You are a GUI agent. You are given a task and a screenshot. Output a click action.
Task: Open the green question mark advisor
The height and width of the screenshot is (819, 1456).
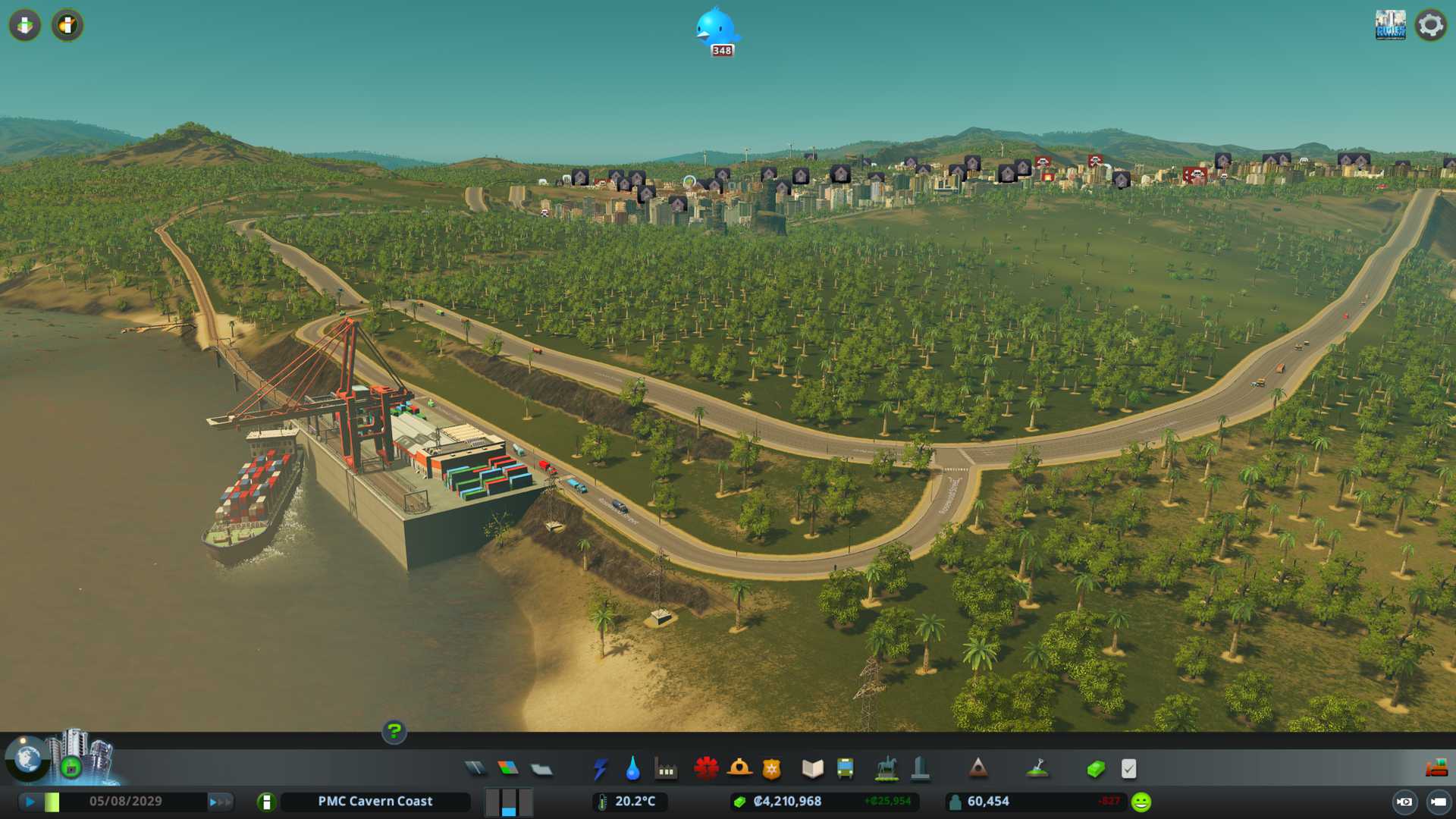pyautogui.click(x=394, y=732)
